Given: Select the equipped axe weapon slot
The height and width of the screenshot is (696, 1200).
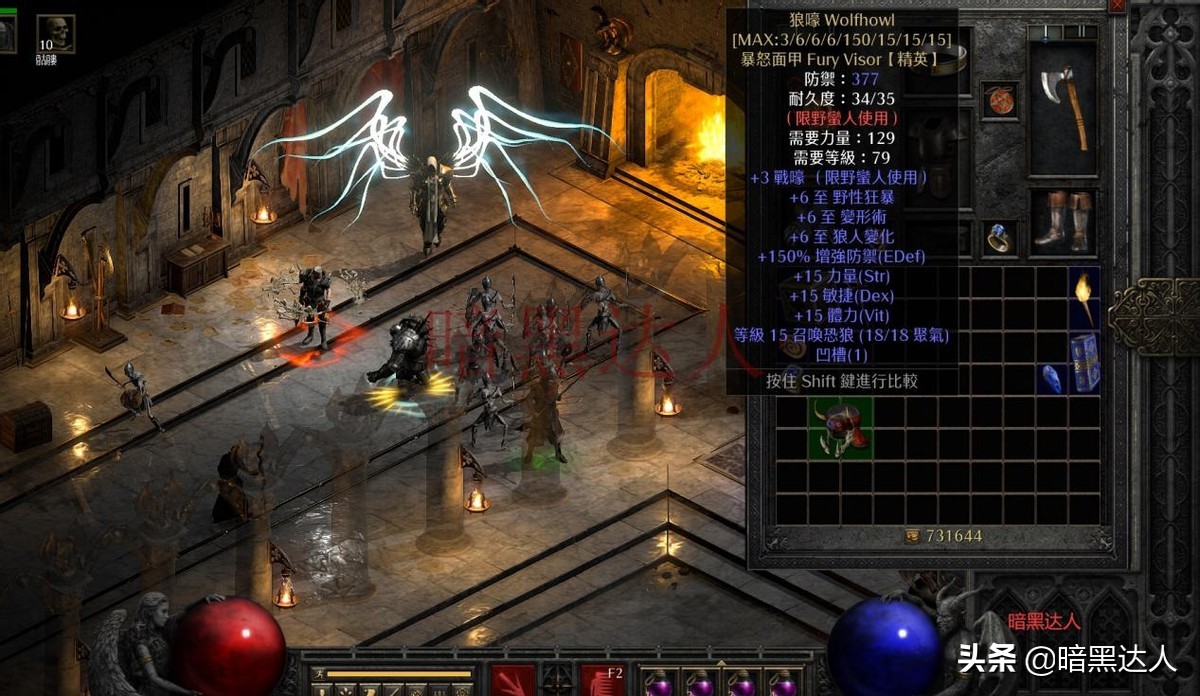Looking at the screenshot, I should (x=1062, y=107).
